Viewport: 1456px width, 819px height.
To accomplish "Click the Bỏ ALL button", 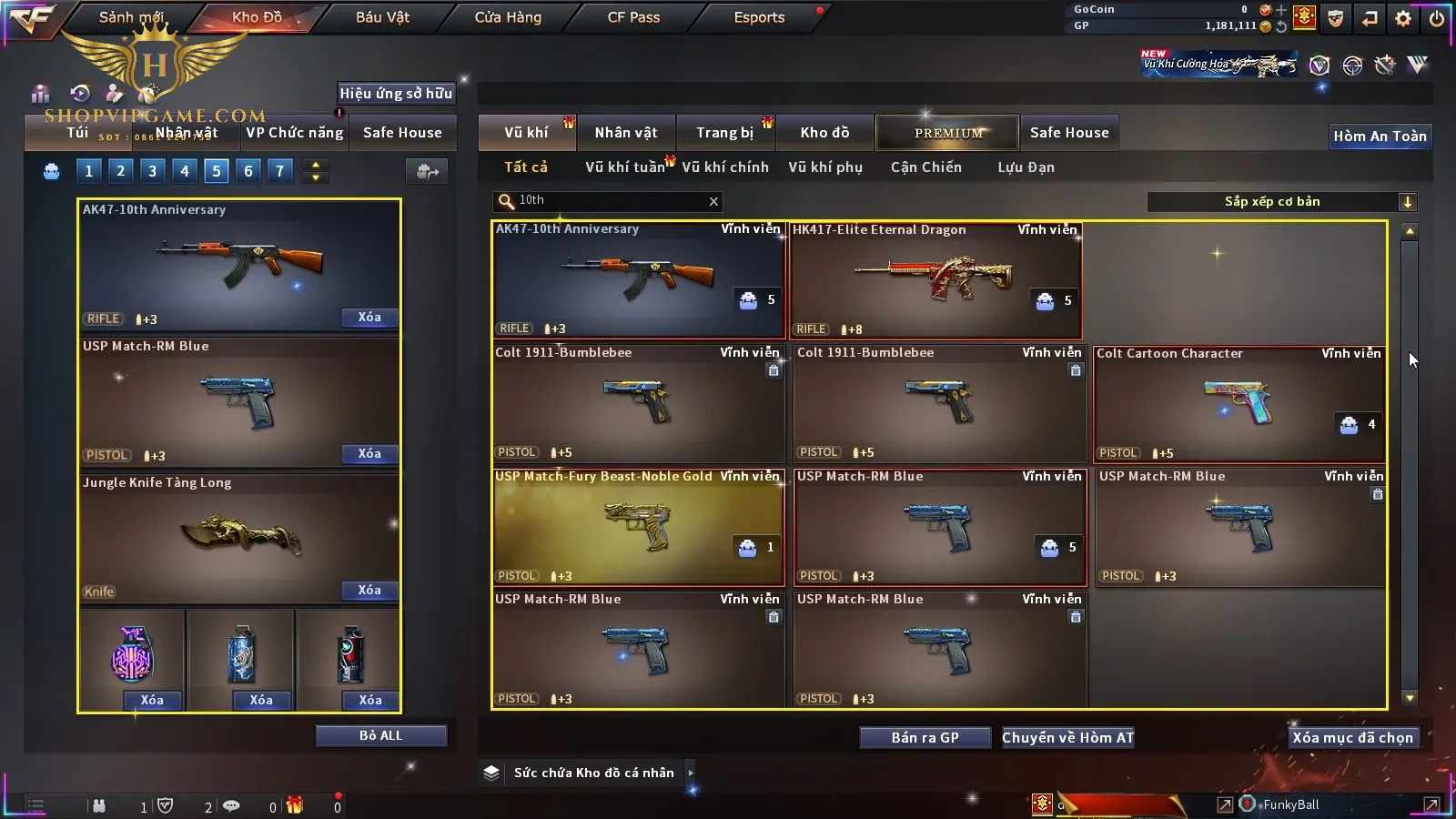I will coord(380,735).
